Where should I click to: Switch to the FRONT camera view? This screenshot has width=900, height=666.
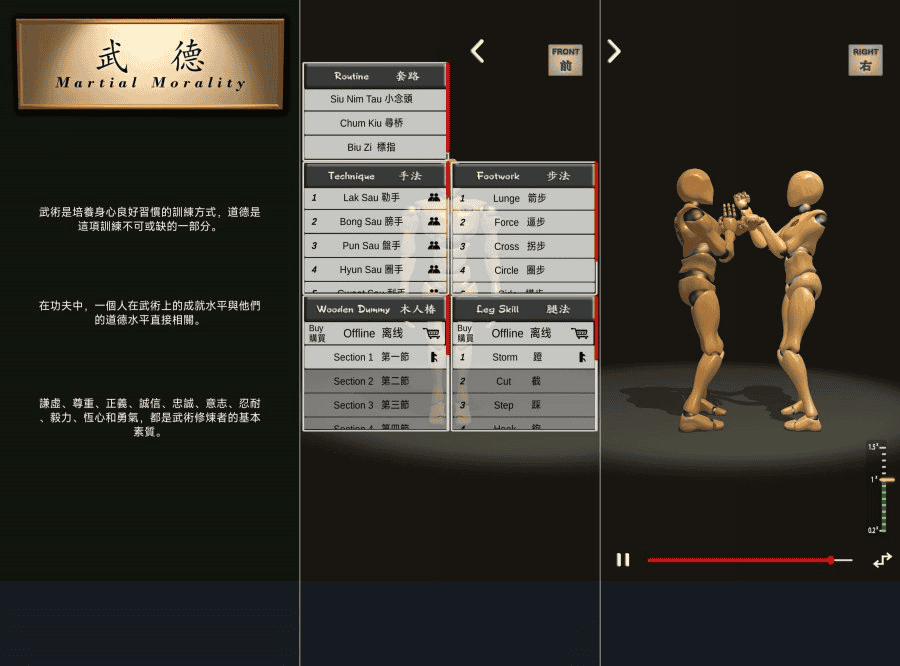(565, 59)
